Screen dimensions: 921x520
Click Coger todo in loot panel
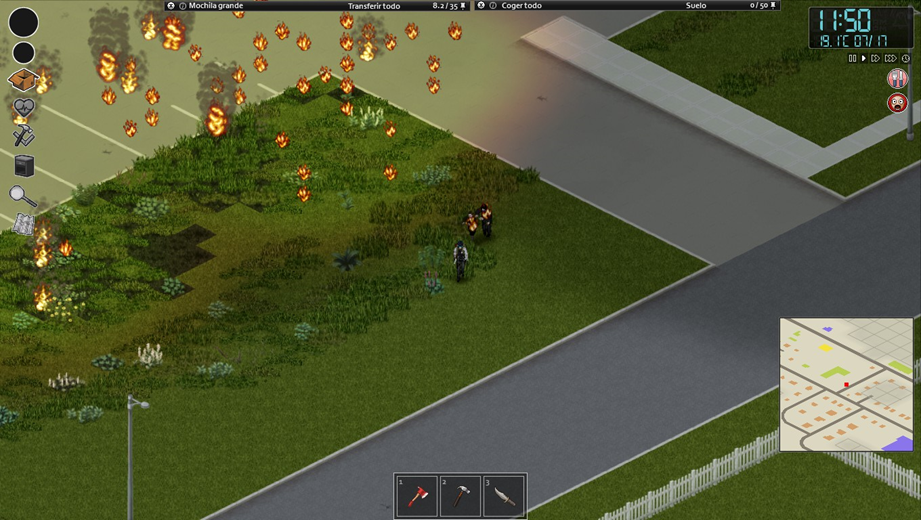click(521, 6)
